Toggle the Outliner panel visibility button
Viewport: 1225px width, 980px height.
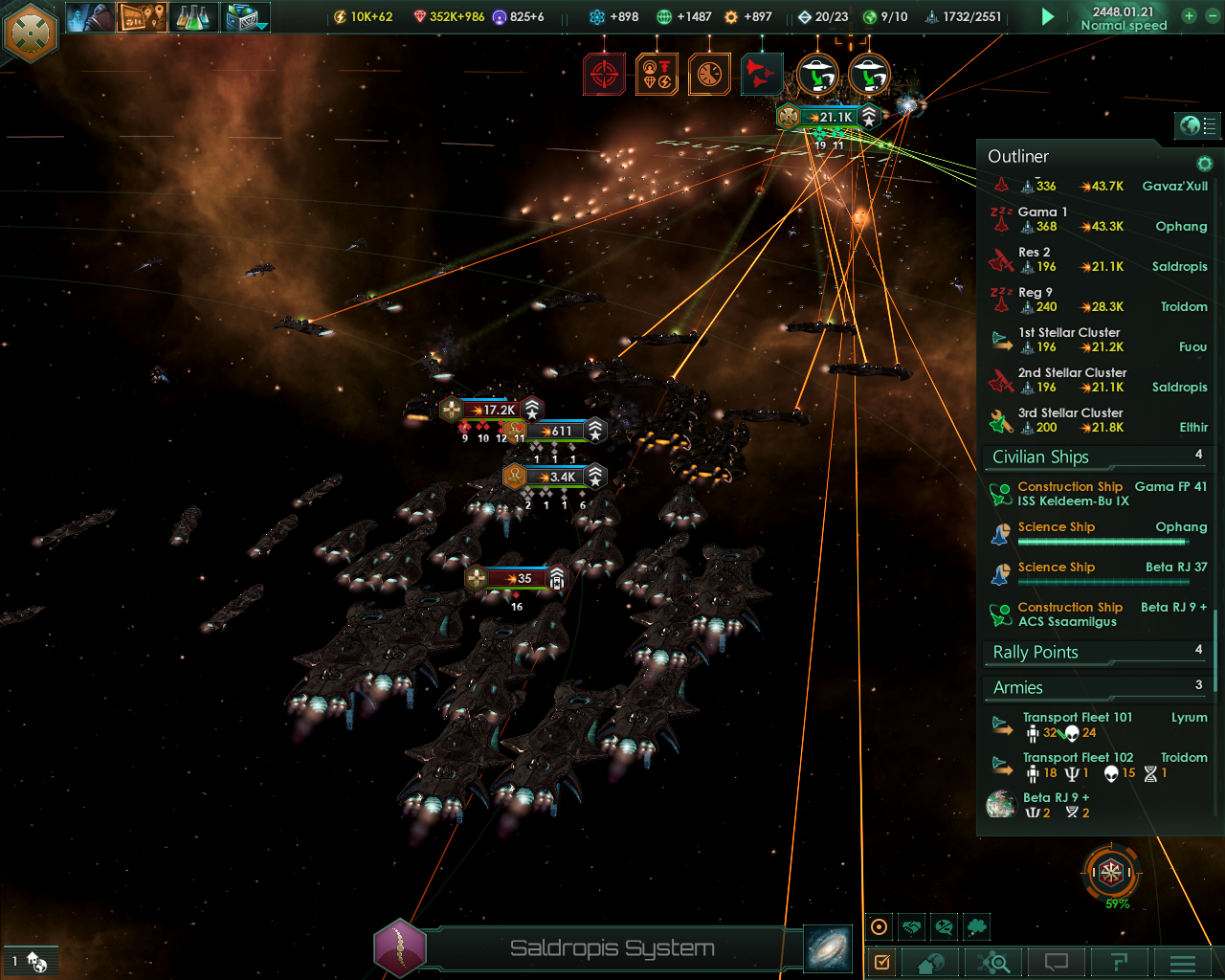pos(1197,125)
